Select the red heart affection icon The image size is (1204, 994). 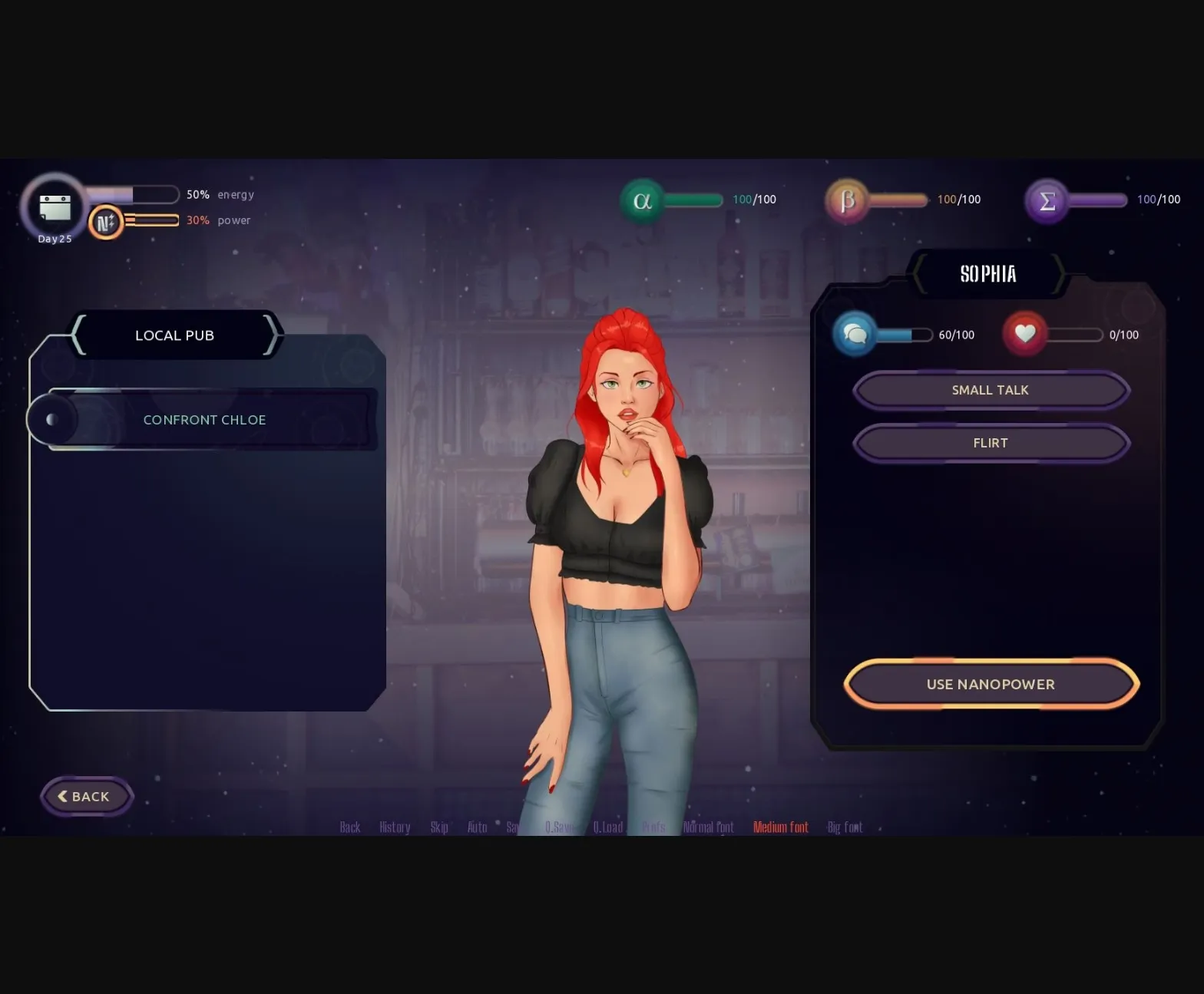(1024, 334)
